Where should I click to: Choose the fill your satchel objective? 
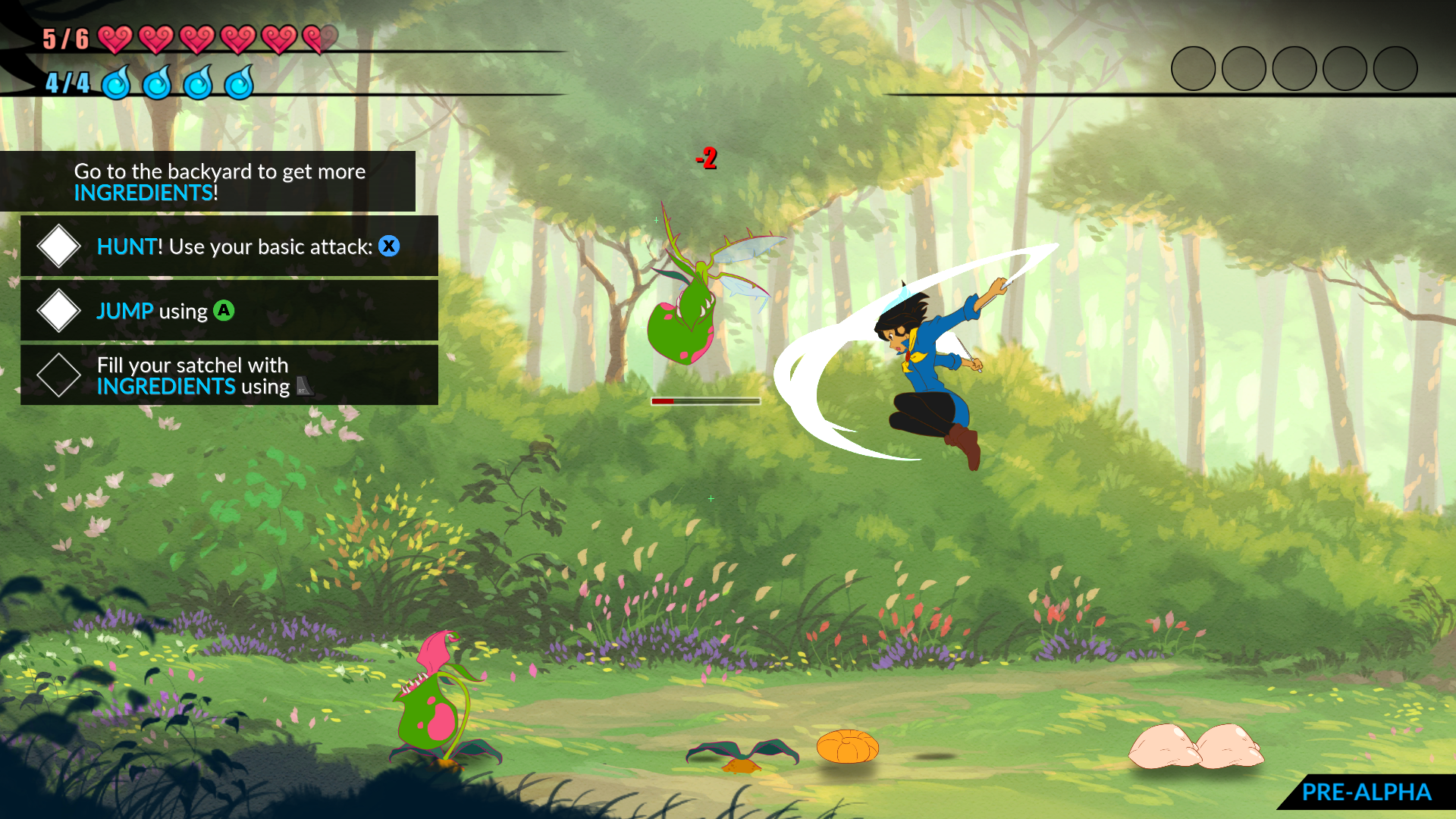[x=229, y=375]
